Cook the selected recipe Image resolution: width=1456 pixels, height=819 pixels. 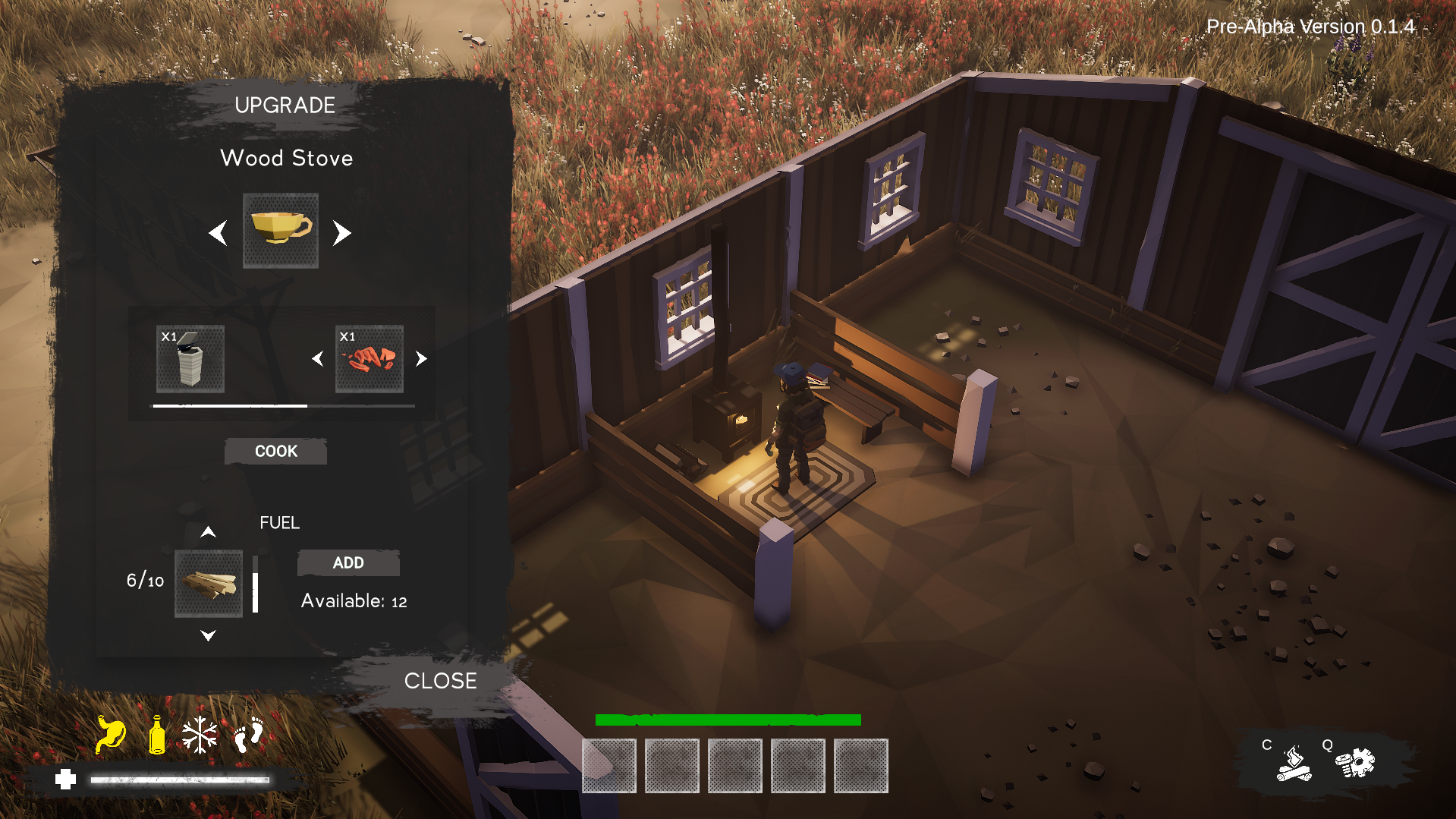click(275, 451)
